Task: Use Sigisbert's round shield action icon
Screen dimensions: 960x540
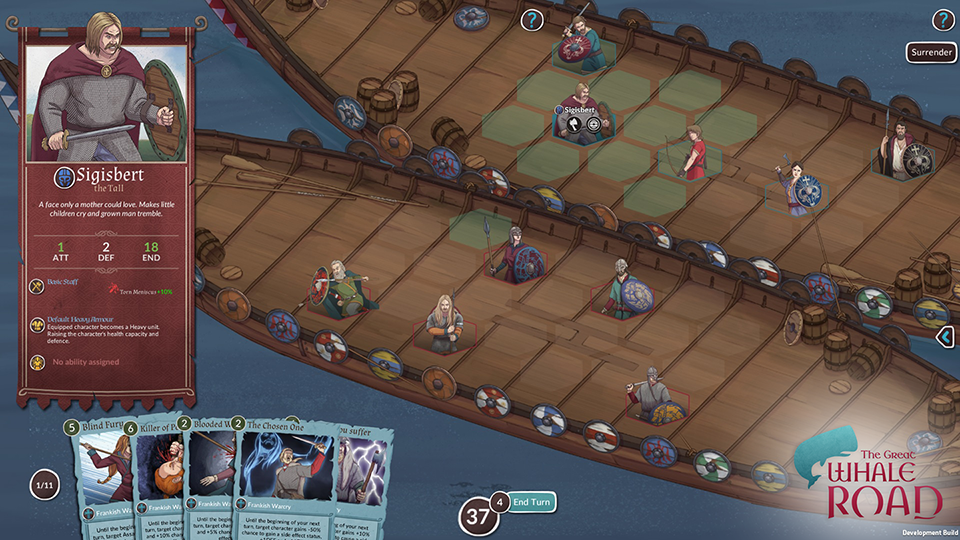Action: (593, 124)
